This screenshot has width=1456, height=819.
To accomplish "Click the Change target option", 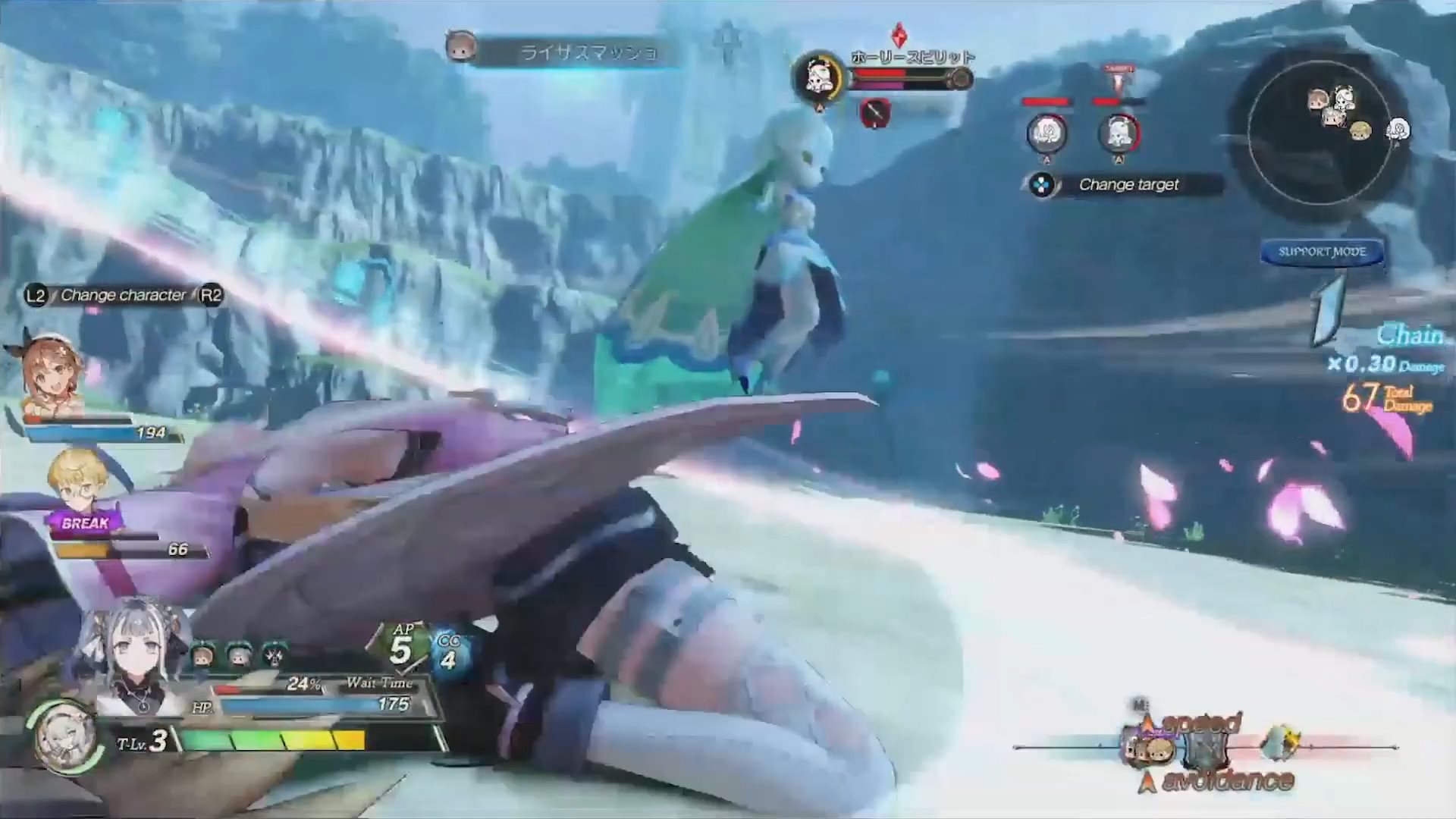I will (x=1128, y=184).
